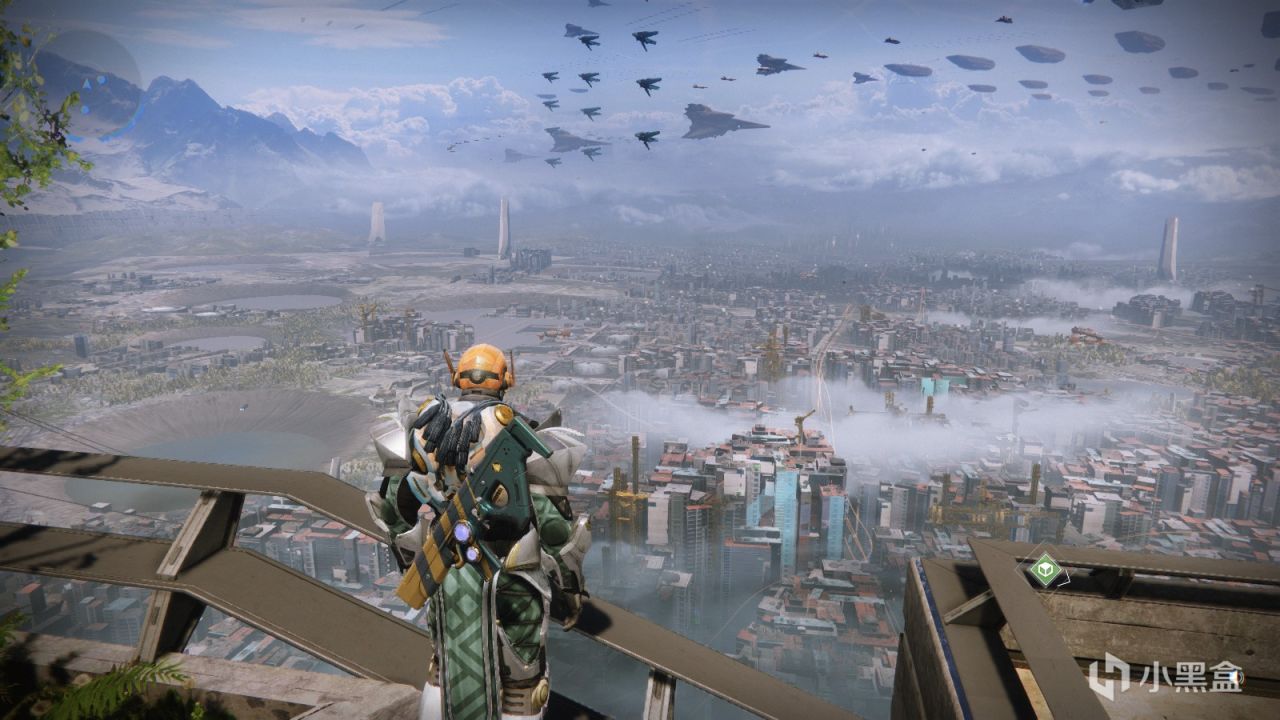1280x720 pixels.
Task: Select the circular radar tracker
Action: pyautogui.click(x=91, y=85)
